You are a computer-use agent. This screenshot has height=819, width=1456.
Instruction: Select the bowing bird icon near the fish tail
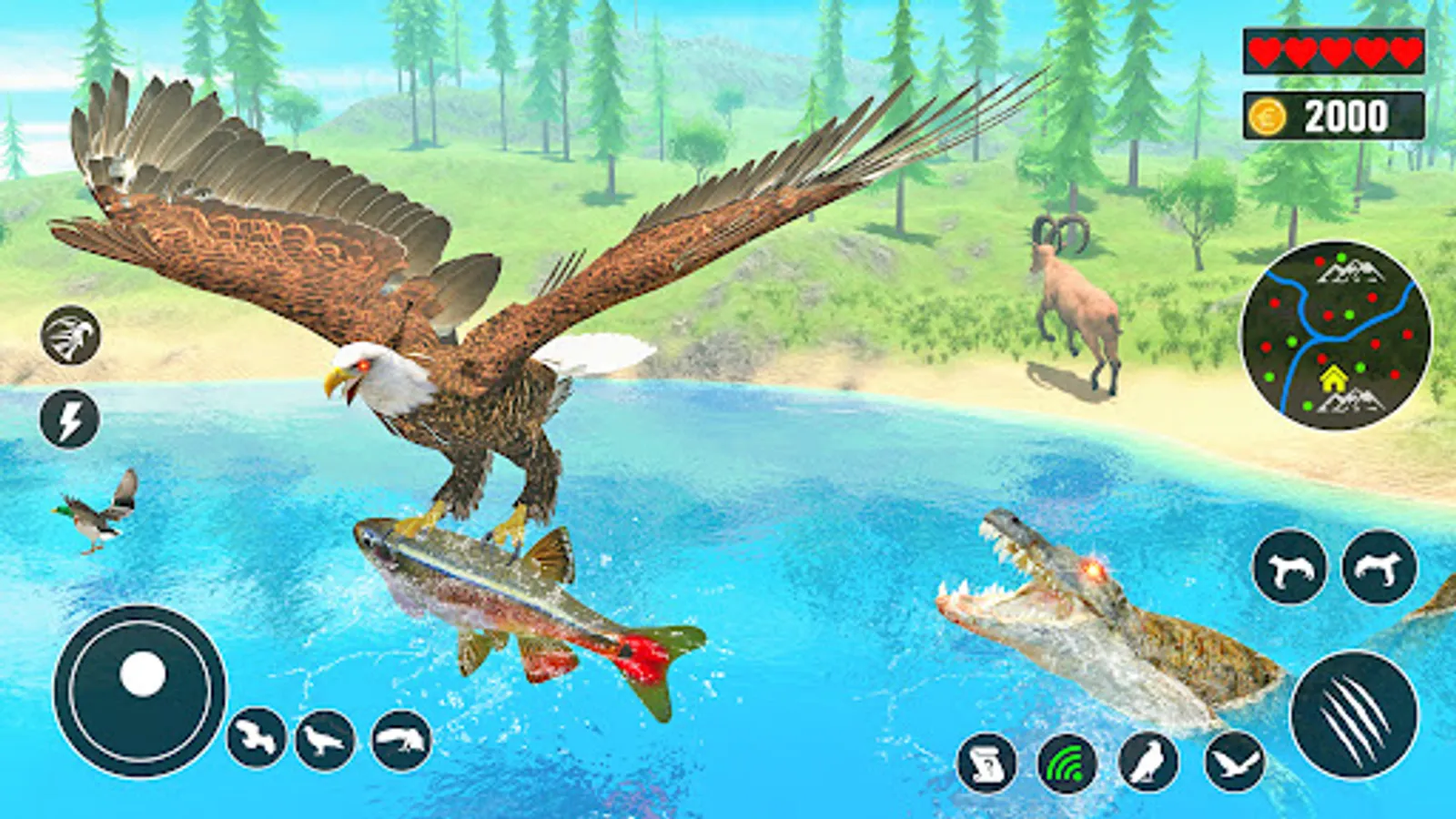401,740
